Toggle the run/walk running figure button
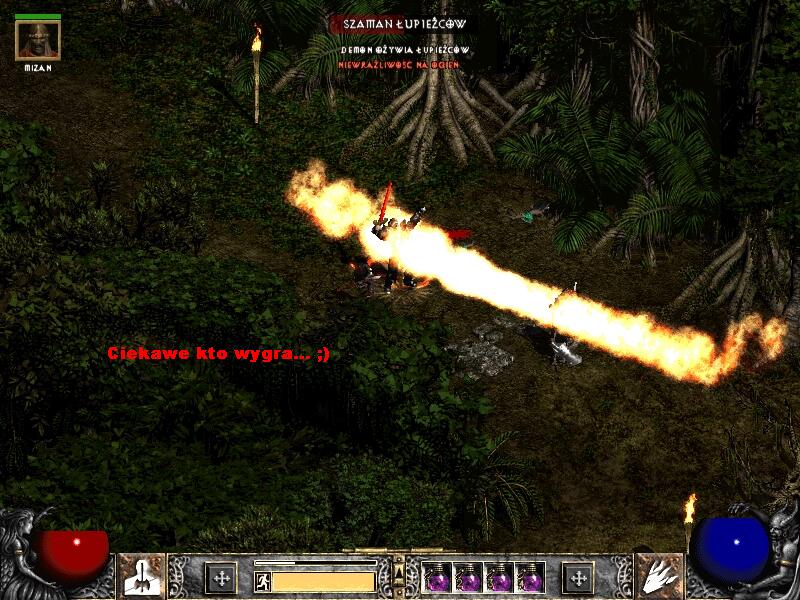The image size is (800, 600). pyautogui.click(x=262, y=581)
